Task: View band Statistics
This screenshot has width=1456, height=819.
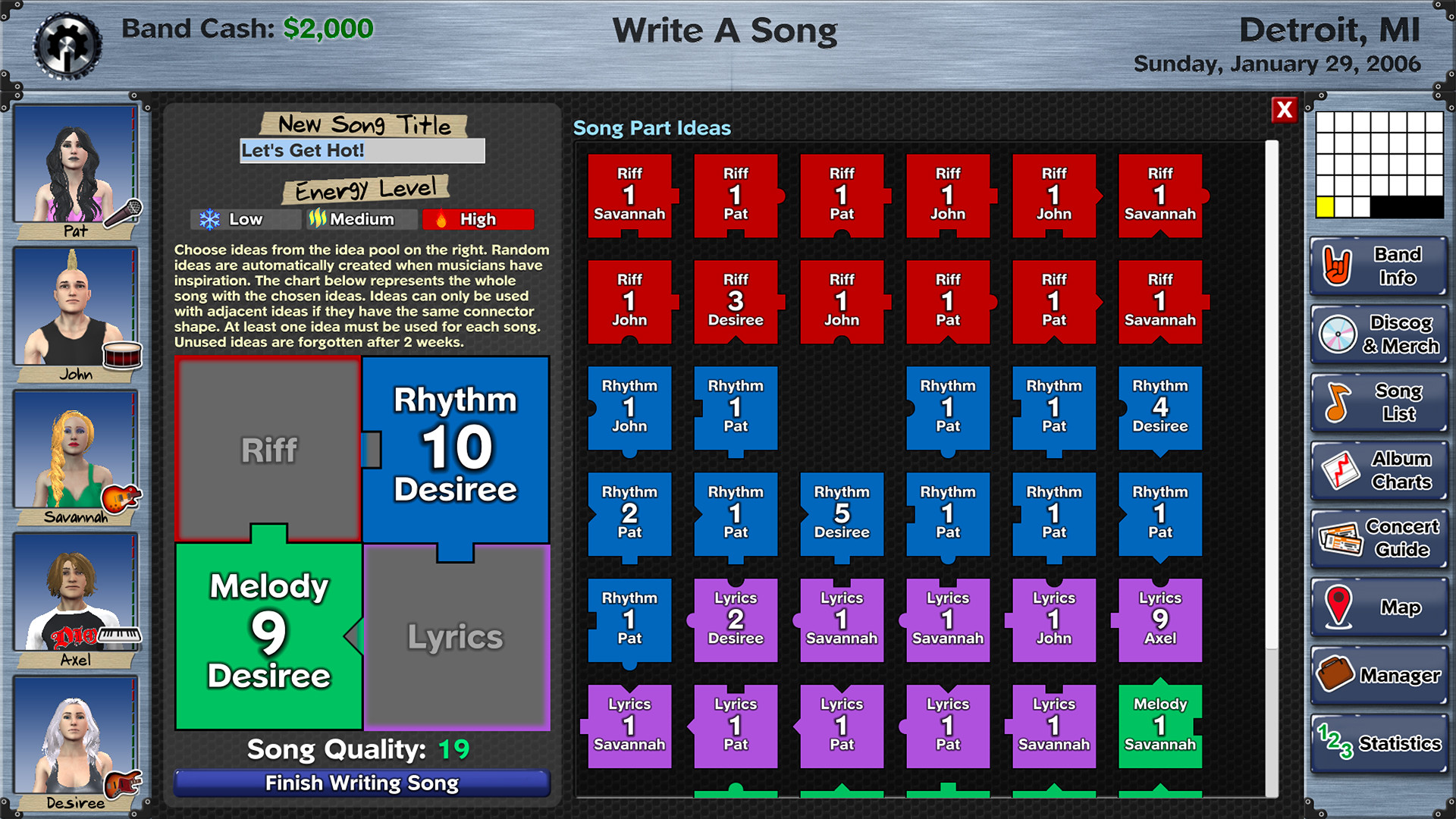Action: coord(1378,742)
